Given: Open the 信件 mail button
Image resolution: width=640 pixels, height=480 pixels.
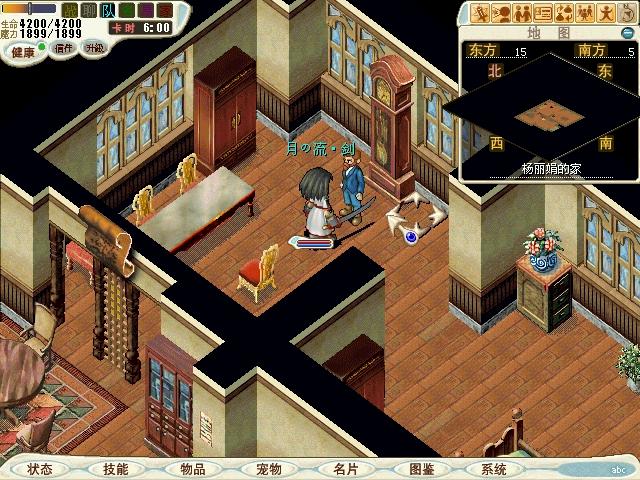Looking at the screenshot, I should [63, 47].
